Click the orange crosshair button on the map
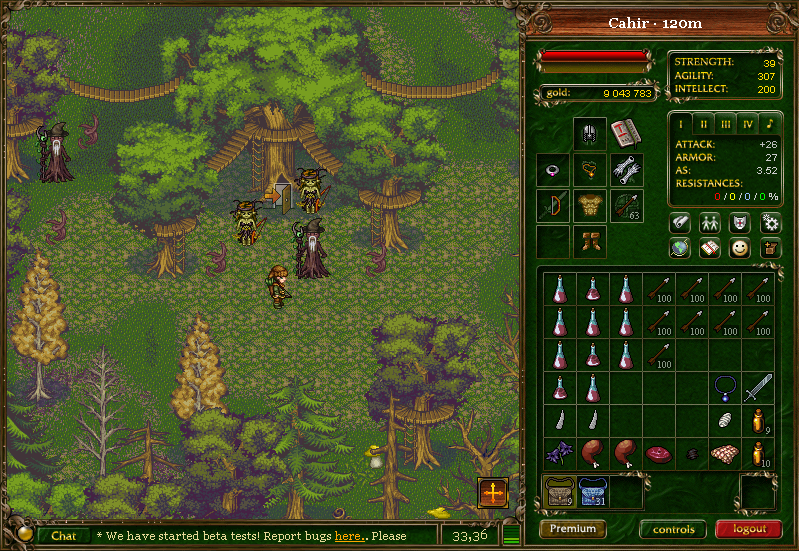 [x=493, y=492]
